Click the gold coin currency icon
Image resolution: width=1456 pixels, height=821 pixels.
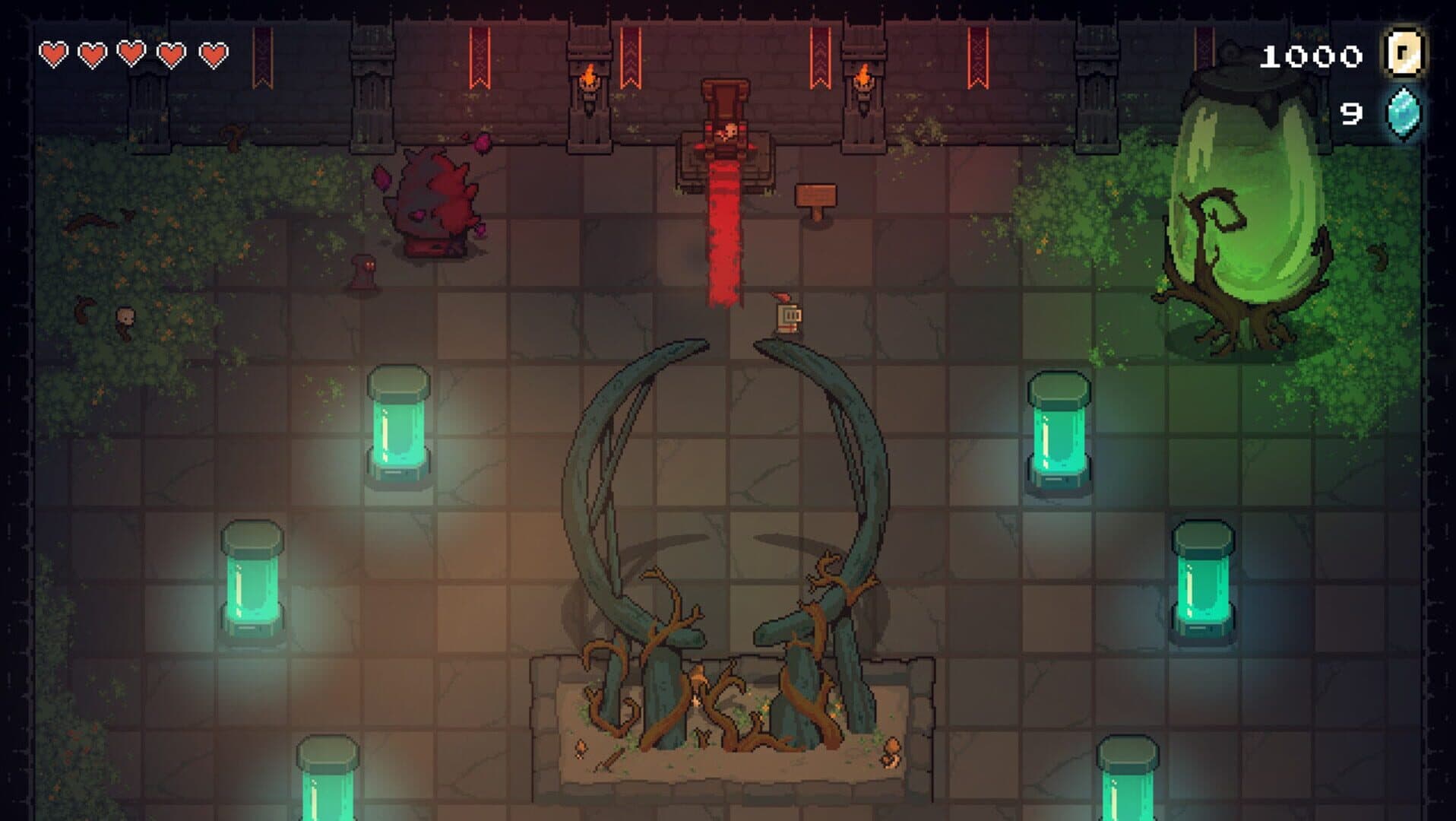click(x=1405, y=53)
